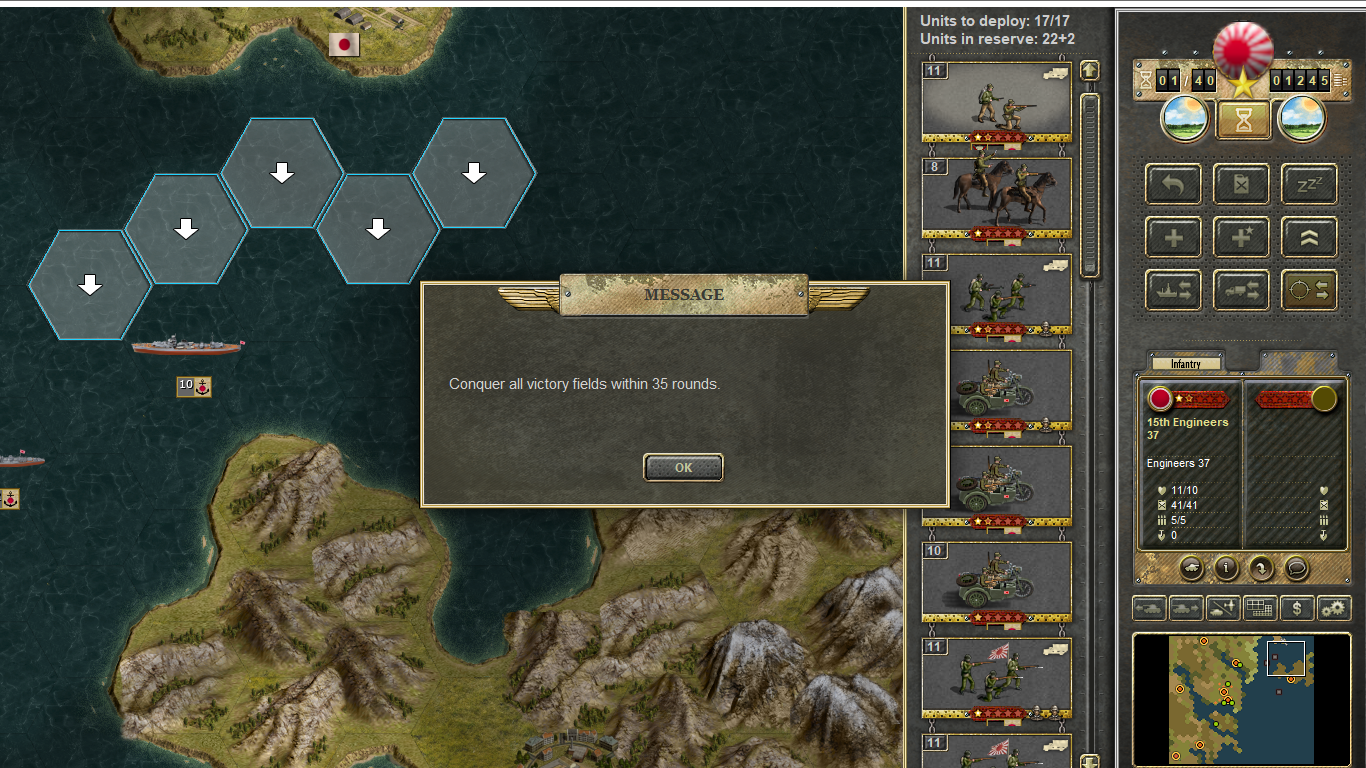Click the minimap

pos(1241,698)
